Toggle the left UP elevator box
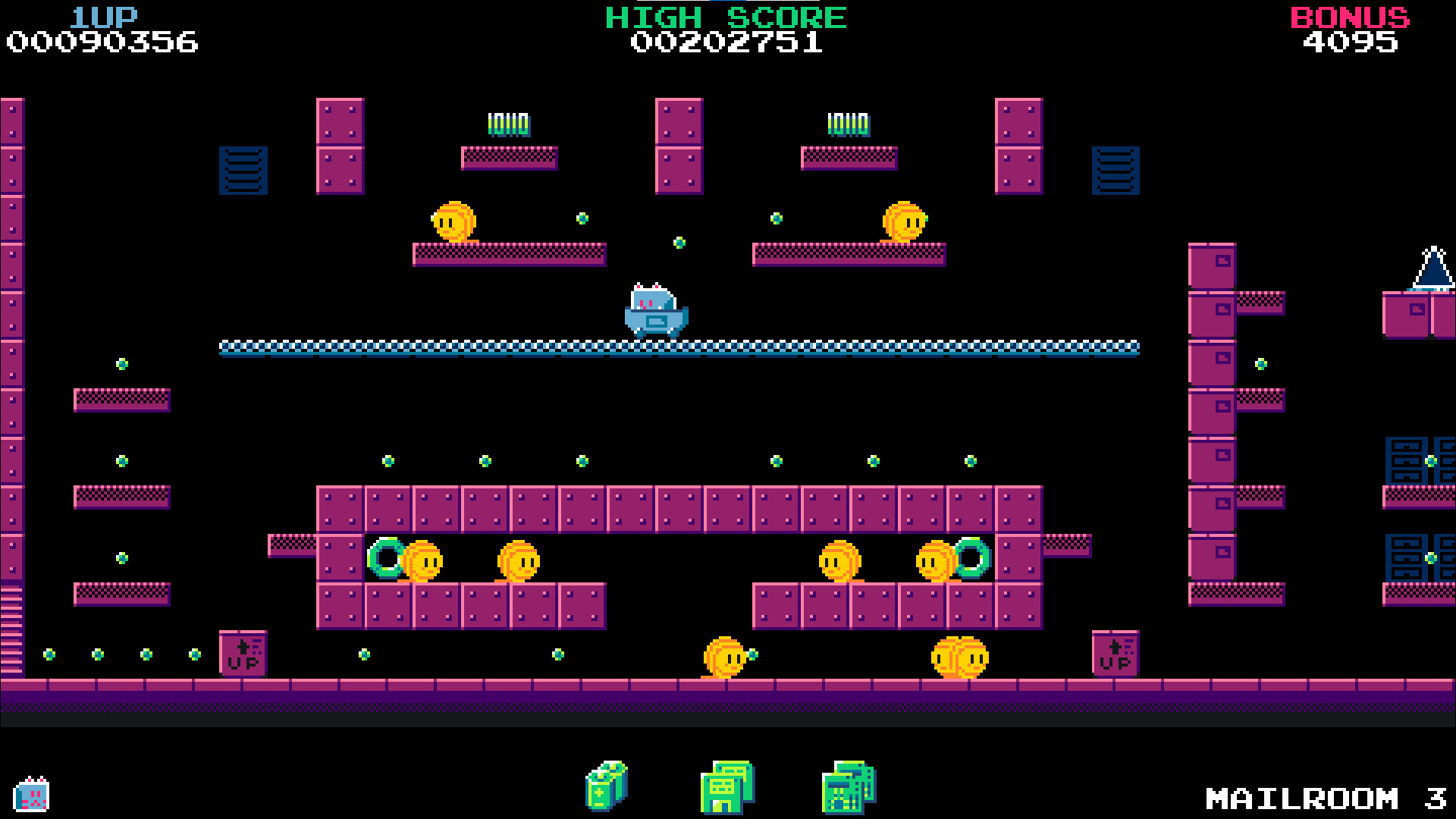1456x819 pixels. coord(242,654)
